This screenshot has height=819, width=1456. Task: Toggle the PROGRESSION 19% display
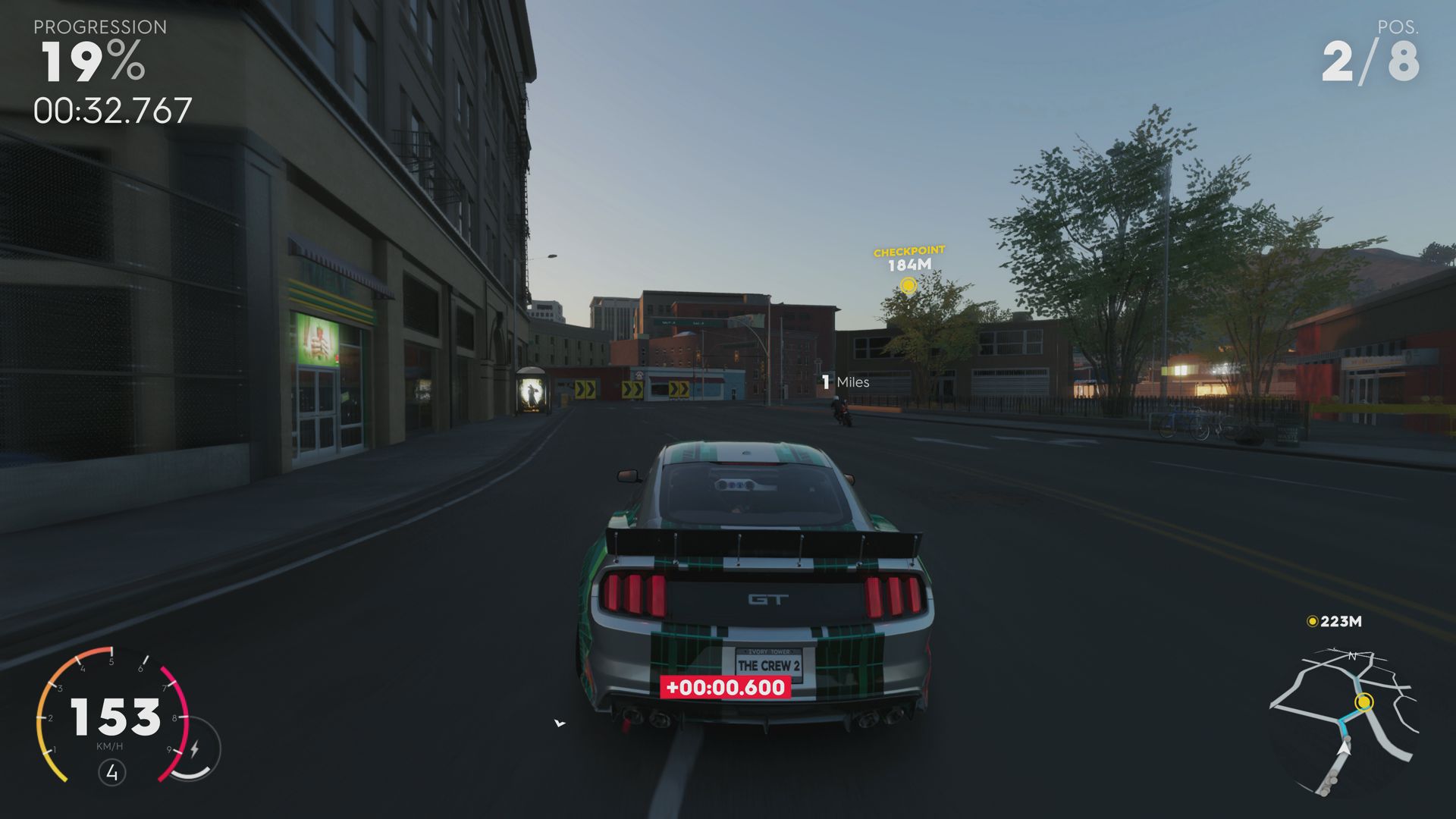pos(91,64)
